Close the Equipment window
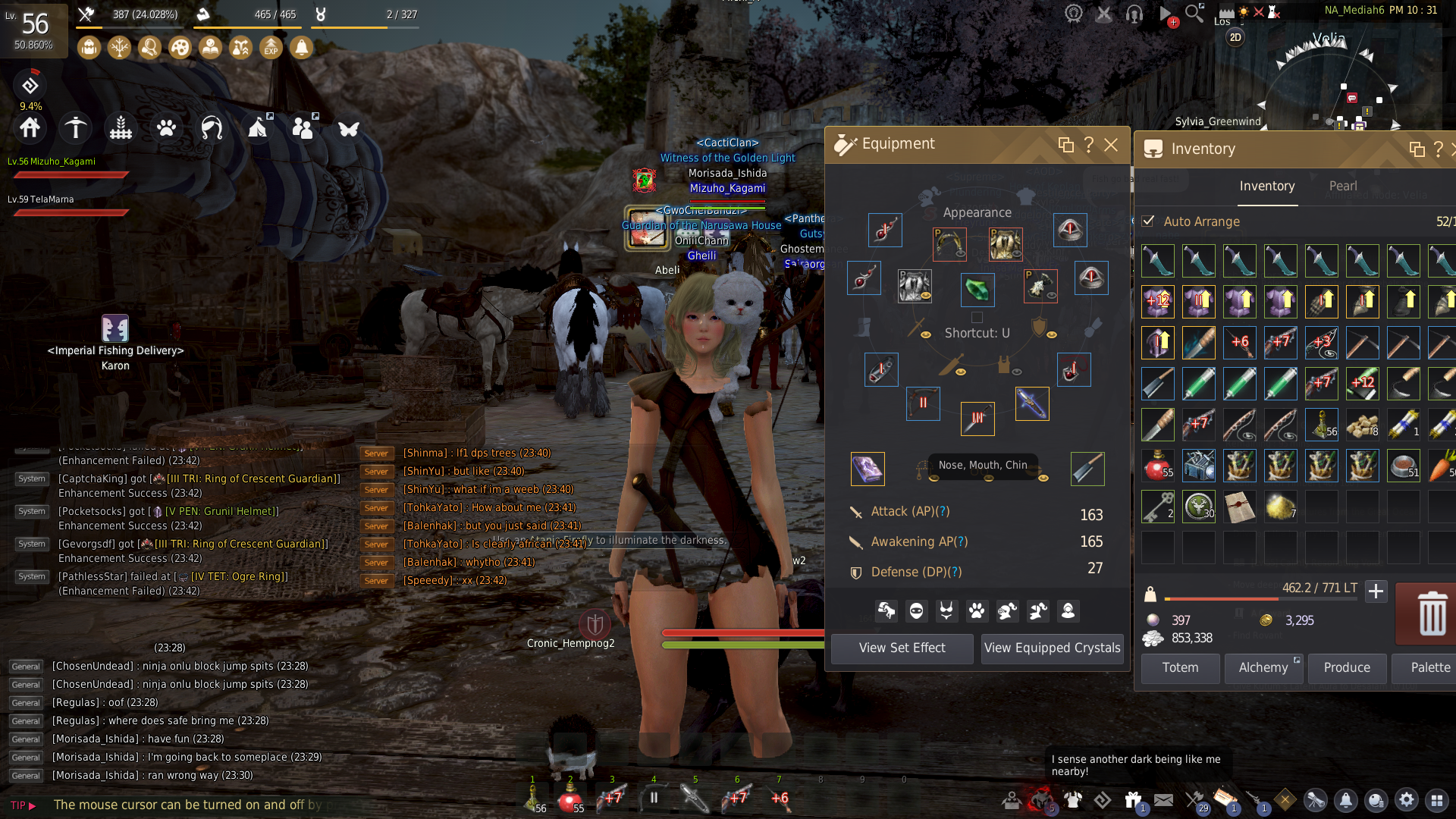 tap(1111, 145)
